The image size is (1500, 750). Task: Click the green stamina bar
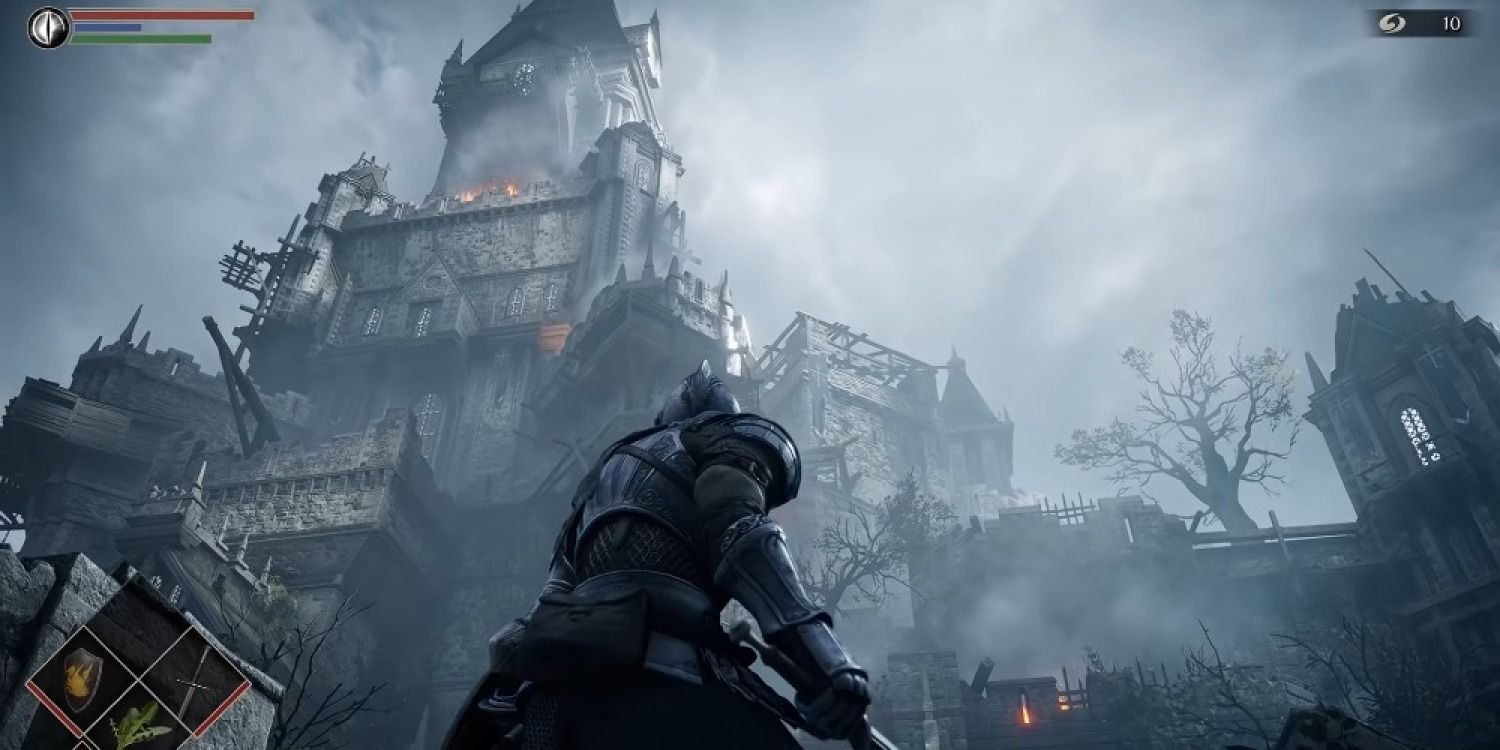(140, 39)
